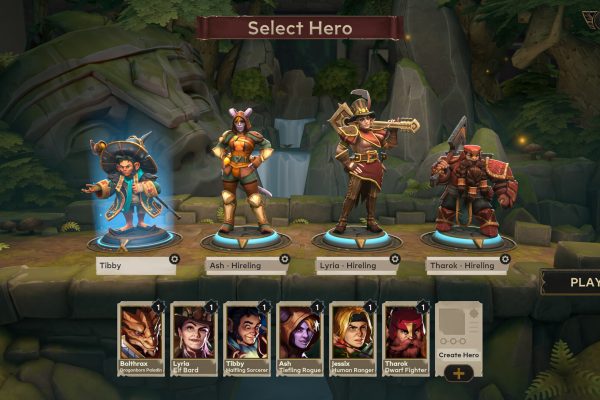
Task: Click the gear icon on Tharok - Hireling
Action: click(x=504, y=259)
